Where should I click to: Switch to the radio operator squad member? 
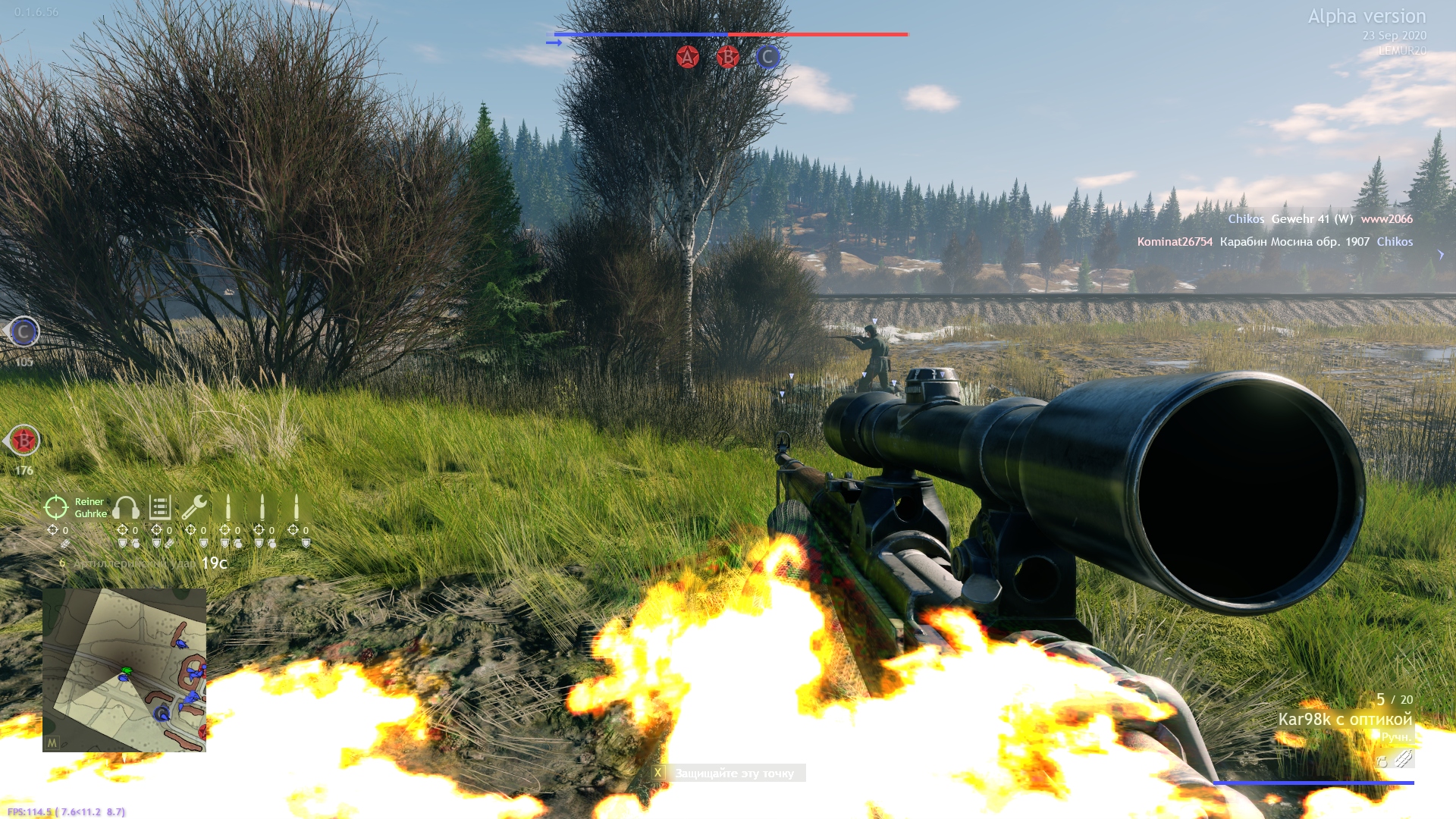[x=126, y=507]
